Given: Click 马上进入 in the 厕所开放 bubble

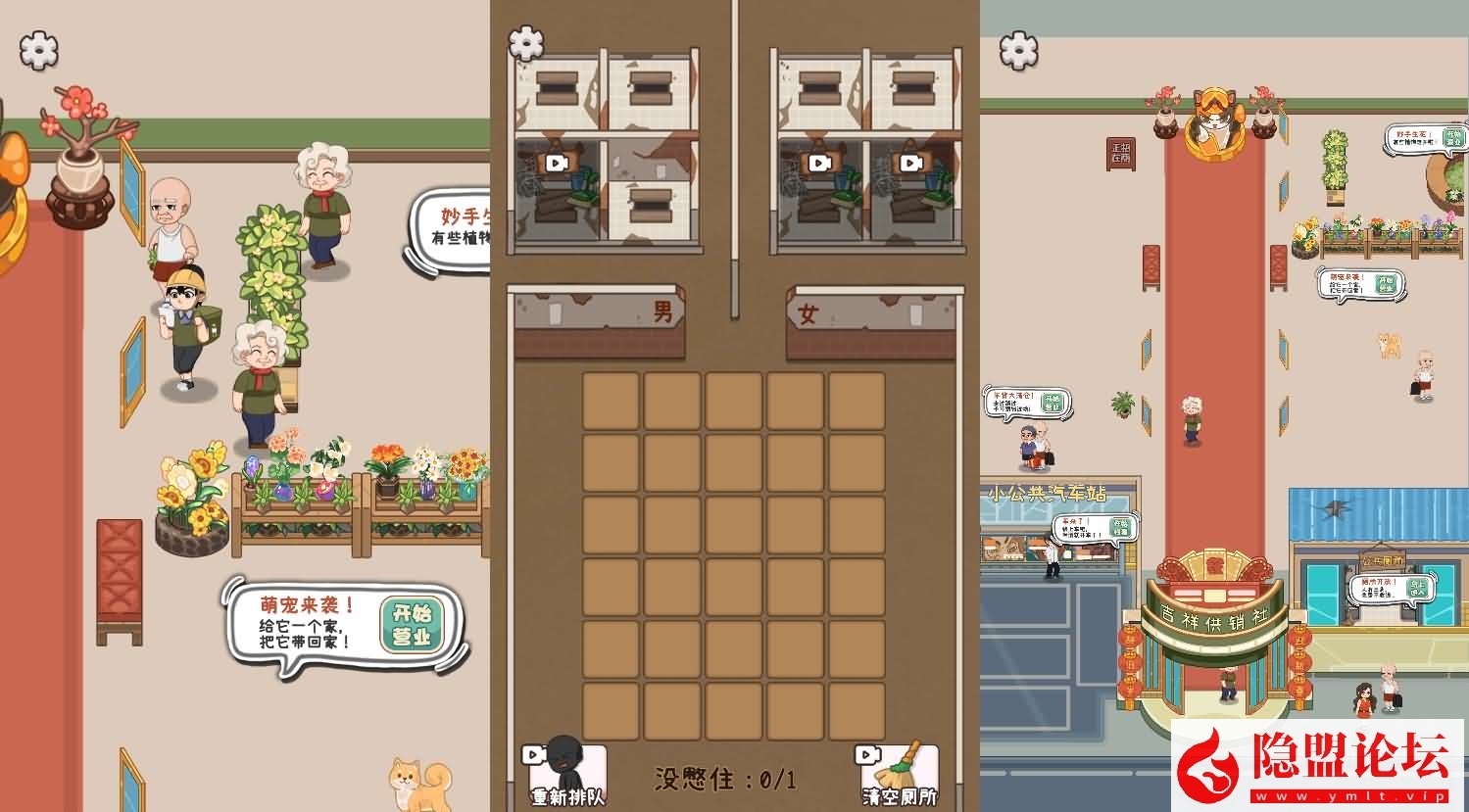Looking at the screenshot, I should pyautogui.click(x=1418, y=589).
